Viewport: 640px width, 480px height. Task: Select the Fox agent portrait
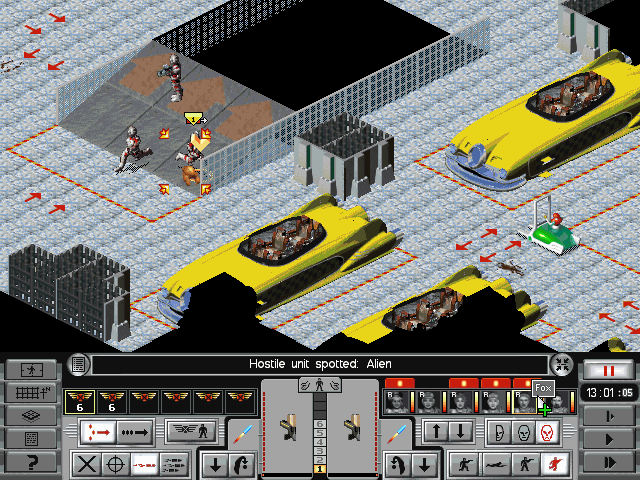[524, 402]
